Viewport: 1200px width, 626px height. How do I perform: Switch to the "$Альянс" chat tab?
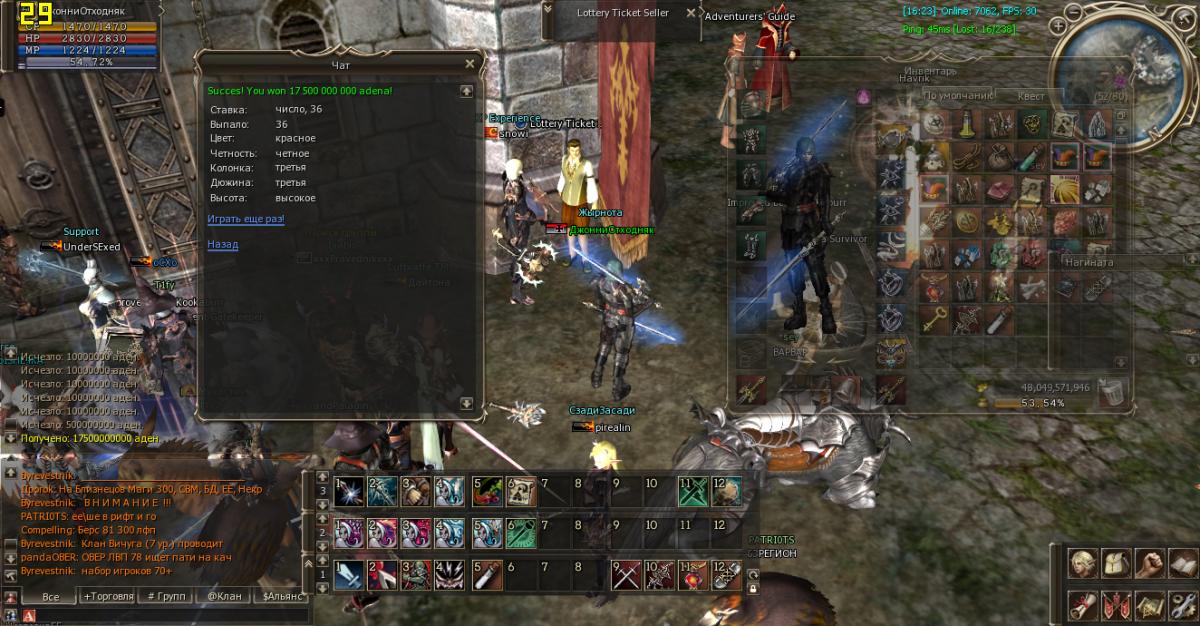280,596
